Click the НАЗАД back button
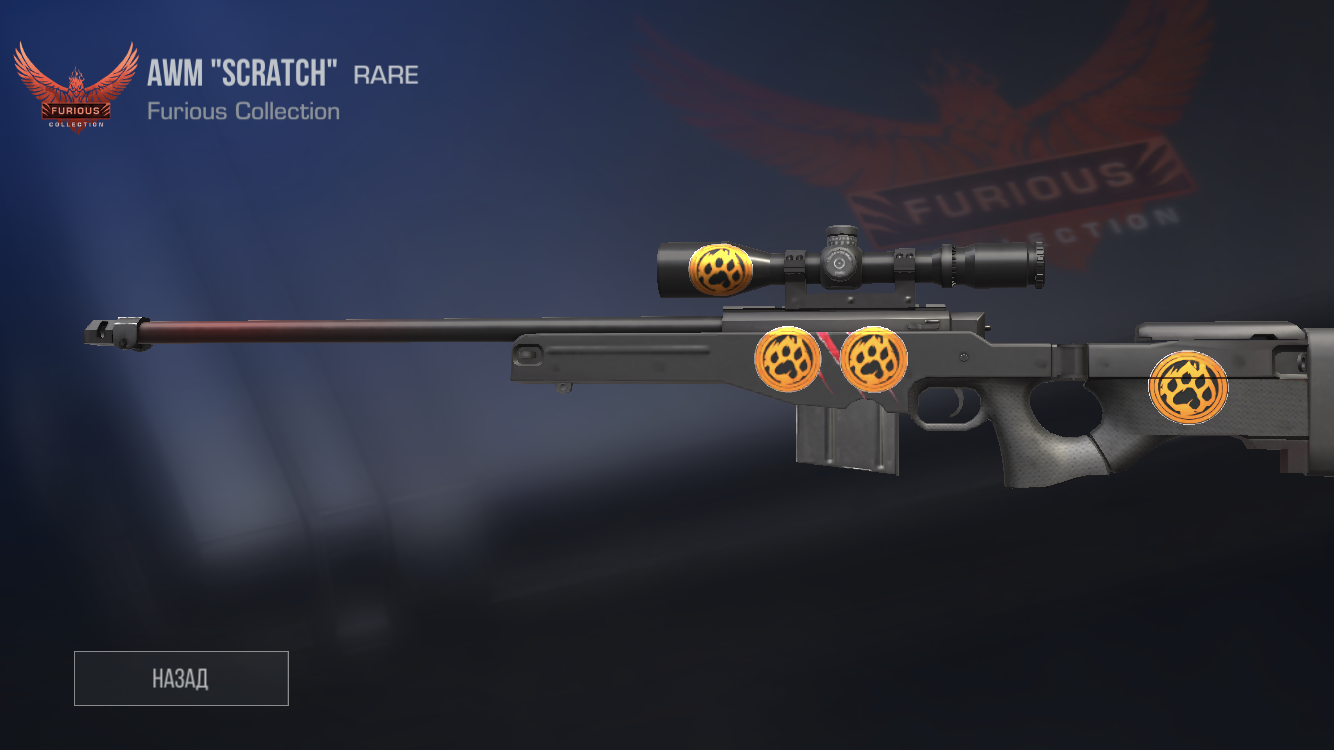1334x750 pixels. point(181,678)
